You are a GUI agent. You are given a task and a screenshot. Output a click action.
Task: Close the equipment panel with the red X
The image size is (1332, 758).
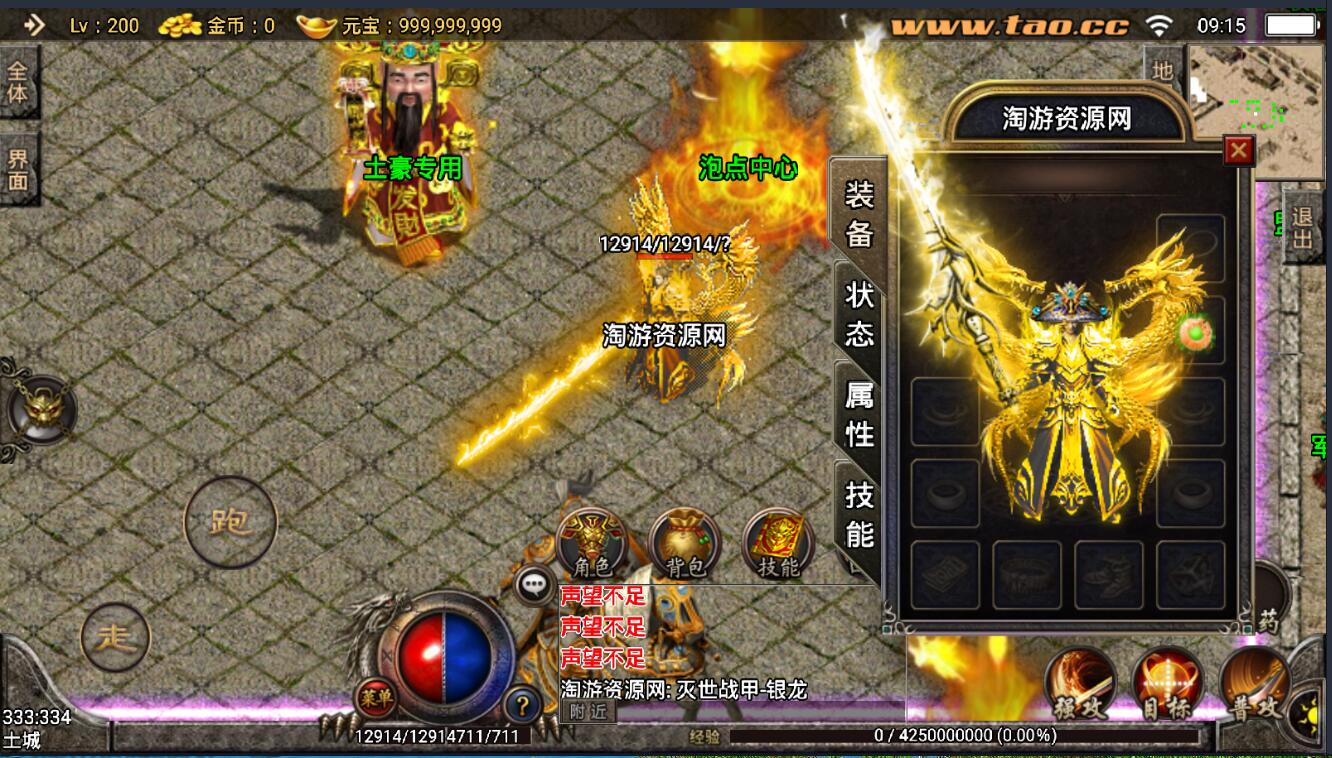pos(1239,151)
